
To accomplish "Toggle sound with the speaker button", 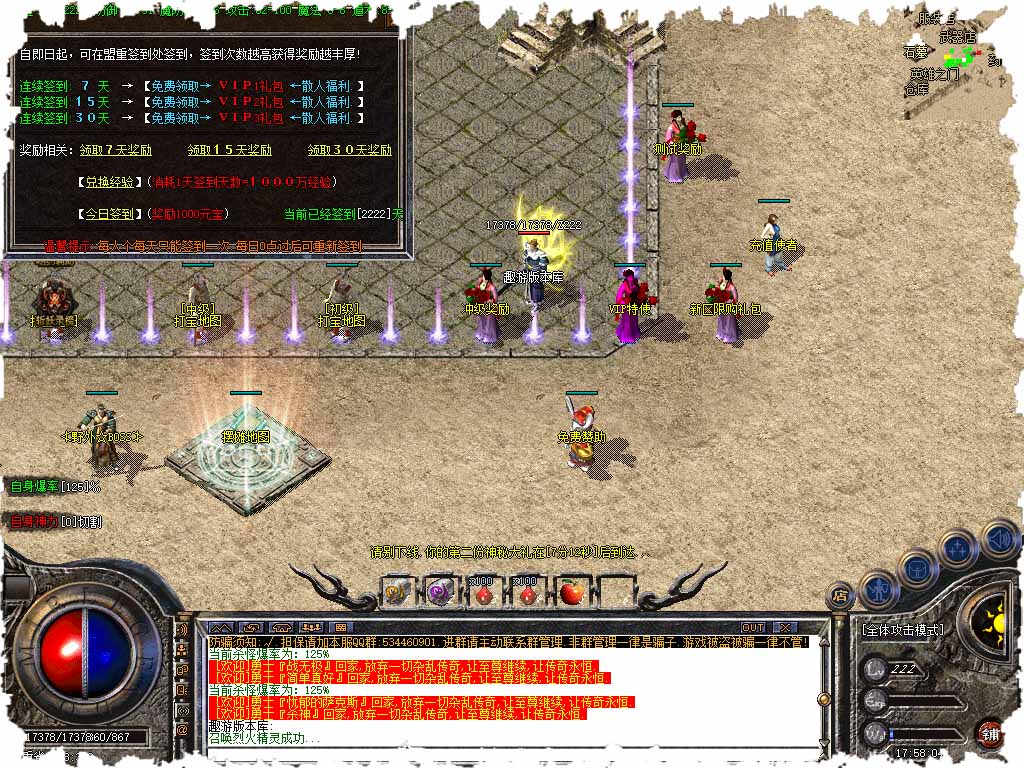I will point(999,540).
